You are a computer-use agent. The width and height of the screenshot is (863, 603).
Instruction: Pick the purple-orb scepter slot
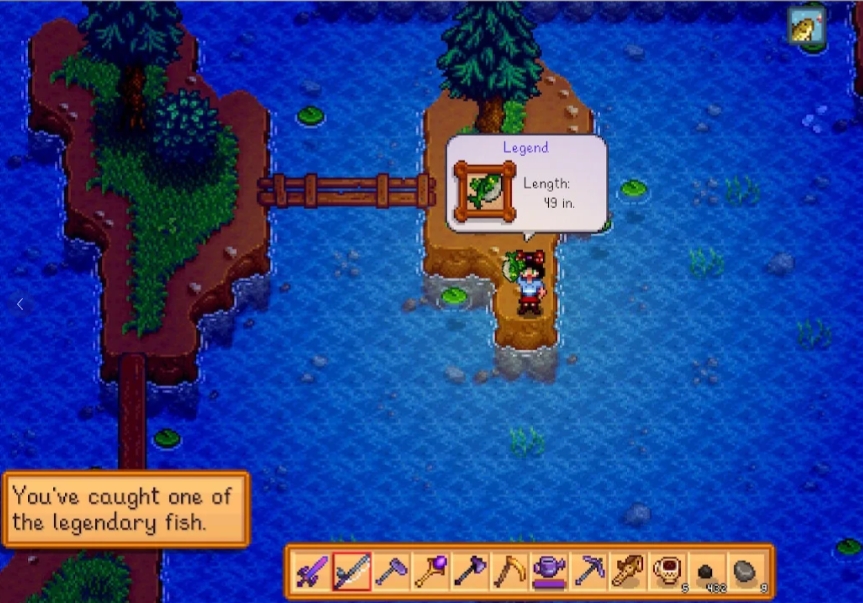pyautogui.click(x=430, y=572)
